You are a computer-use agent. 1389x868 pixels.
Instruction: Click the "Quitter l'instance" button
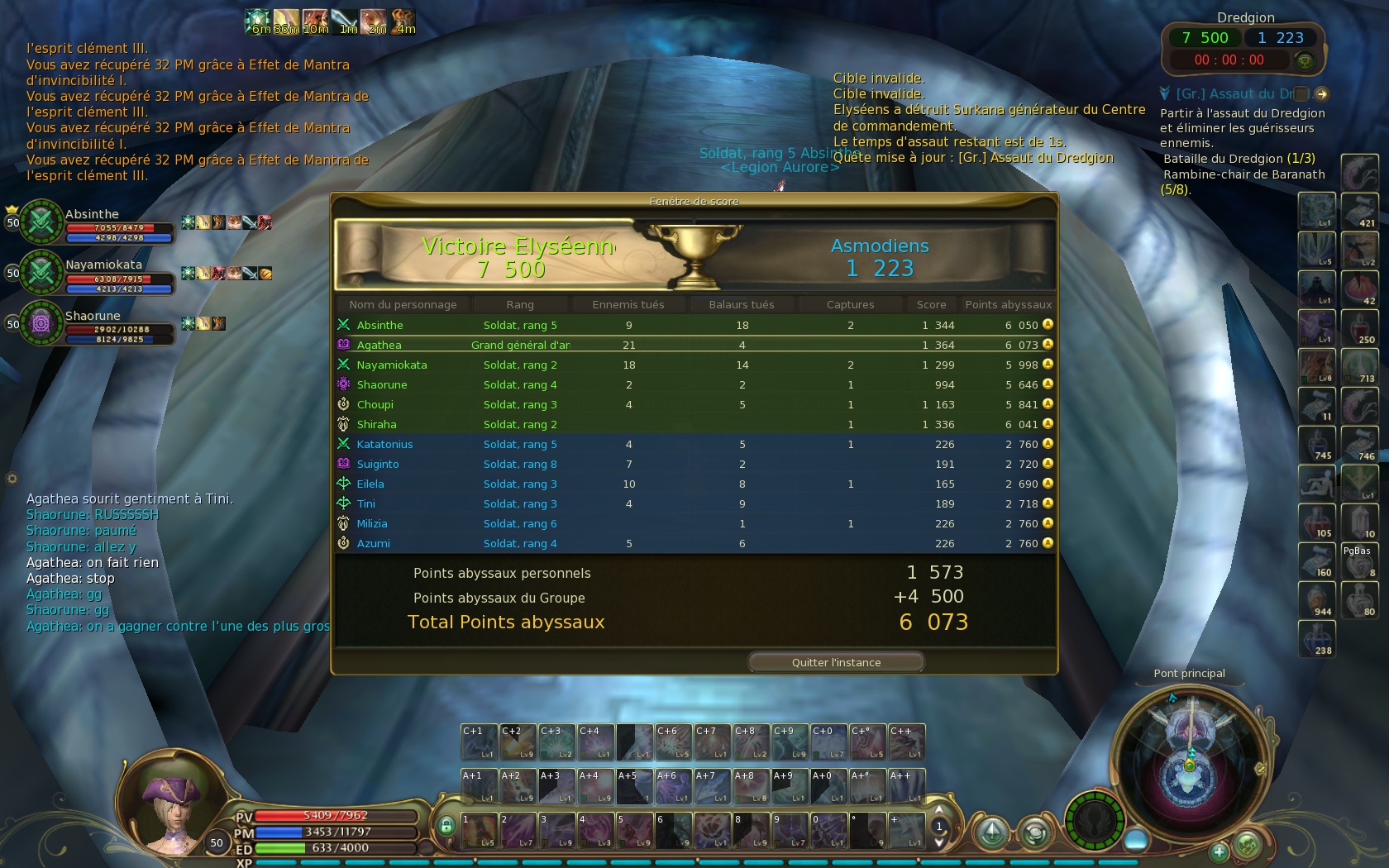[x=836, y=662]
